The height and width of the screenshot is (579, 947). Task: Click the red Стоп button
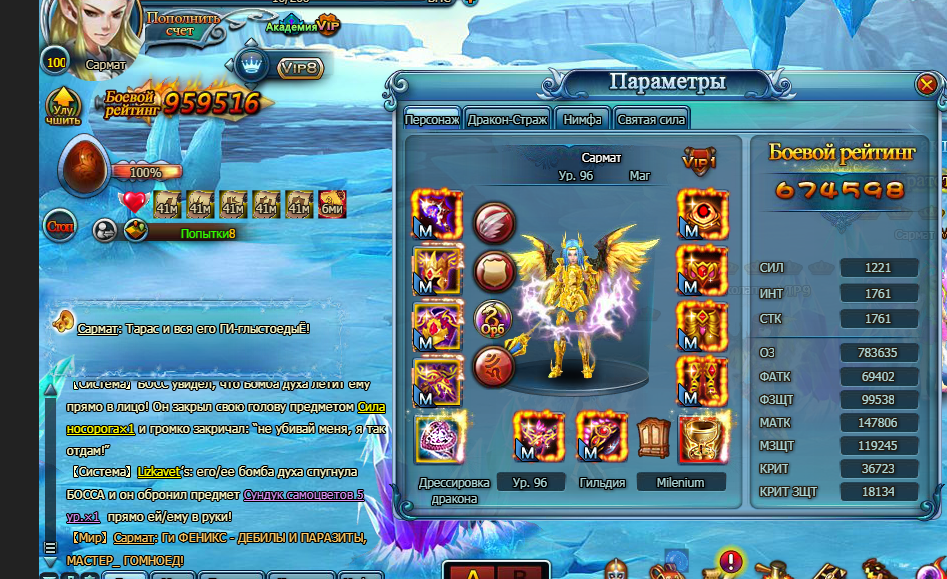tap(60, 226)
